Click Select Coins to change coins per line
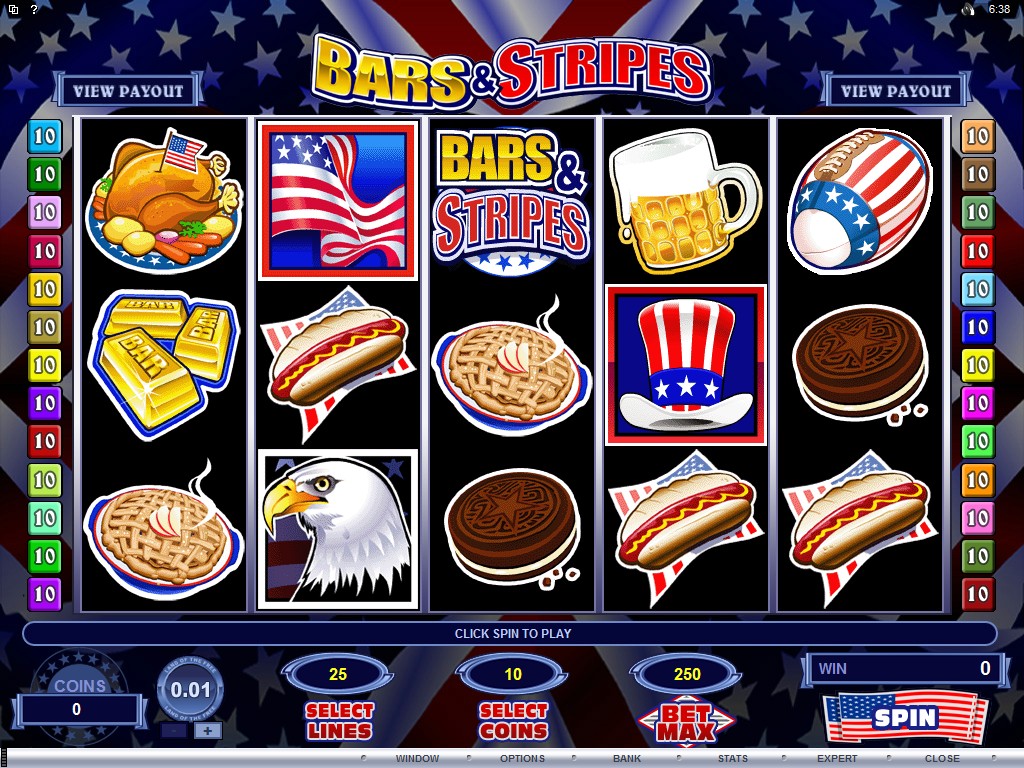This screenshot has width=1024, height=768. tap(514, 720)
